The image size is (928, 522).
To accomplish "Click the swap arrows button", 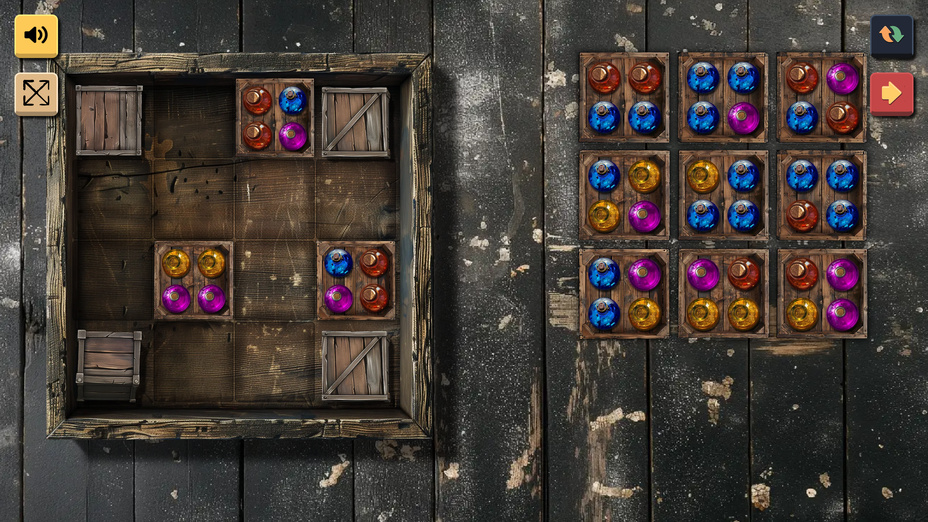I will tap(891, 36).
